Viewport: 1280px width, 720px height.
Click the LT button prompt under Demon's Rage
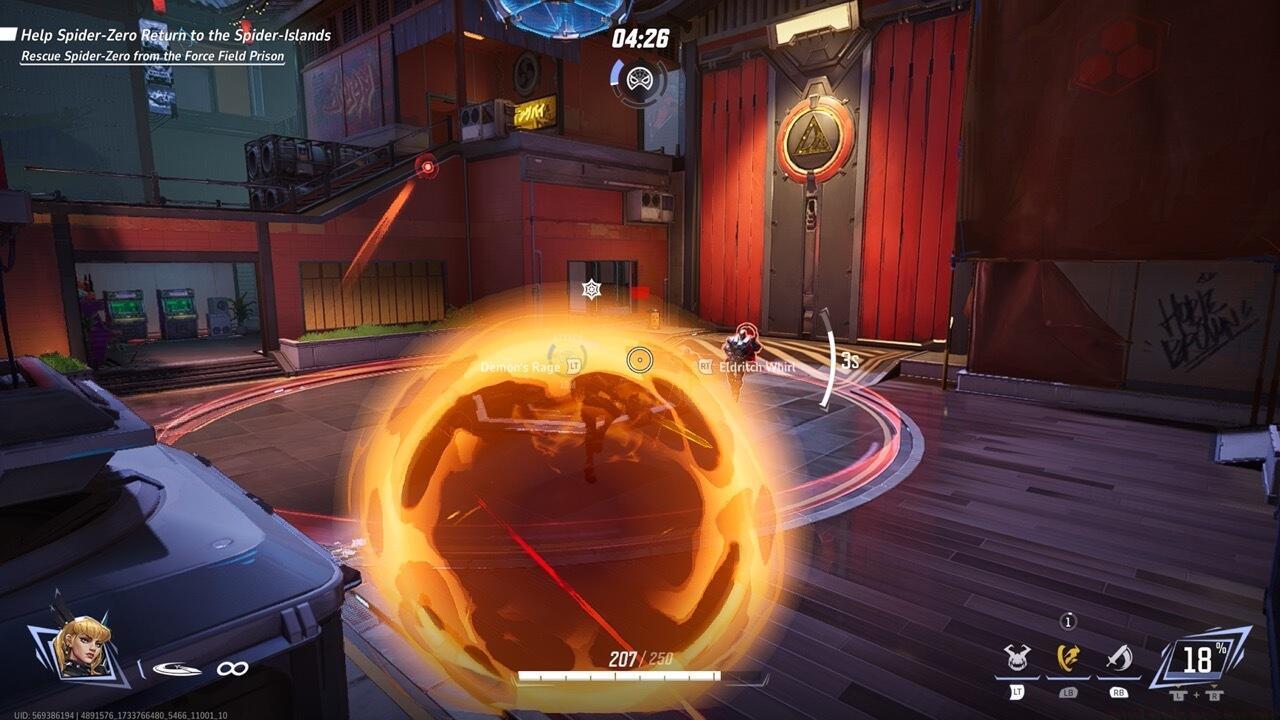tap(575, 366)
